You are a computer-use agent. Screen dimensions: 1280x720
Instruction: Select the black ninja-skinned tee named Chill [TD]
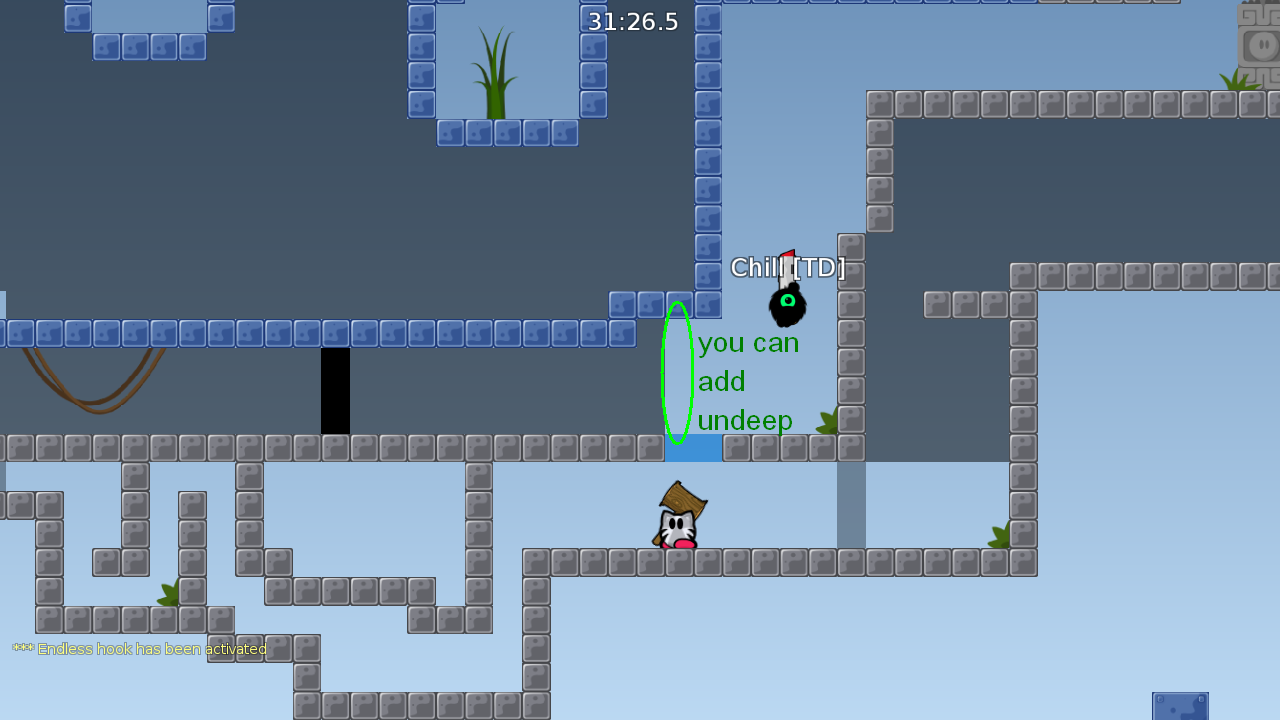(788, 305)
